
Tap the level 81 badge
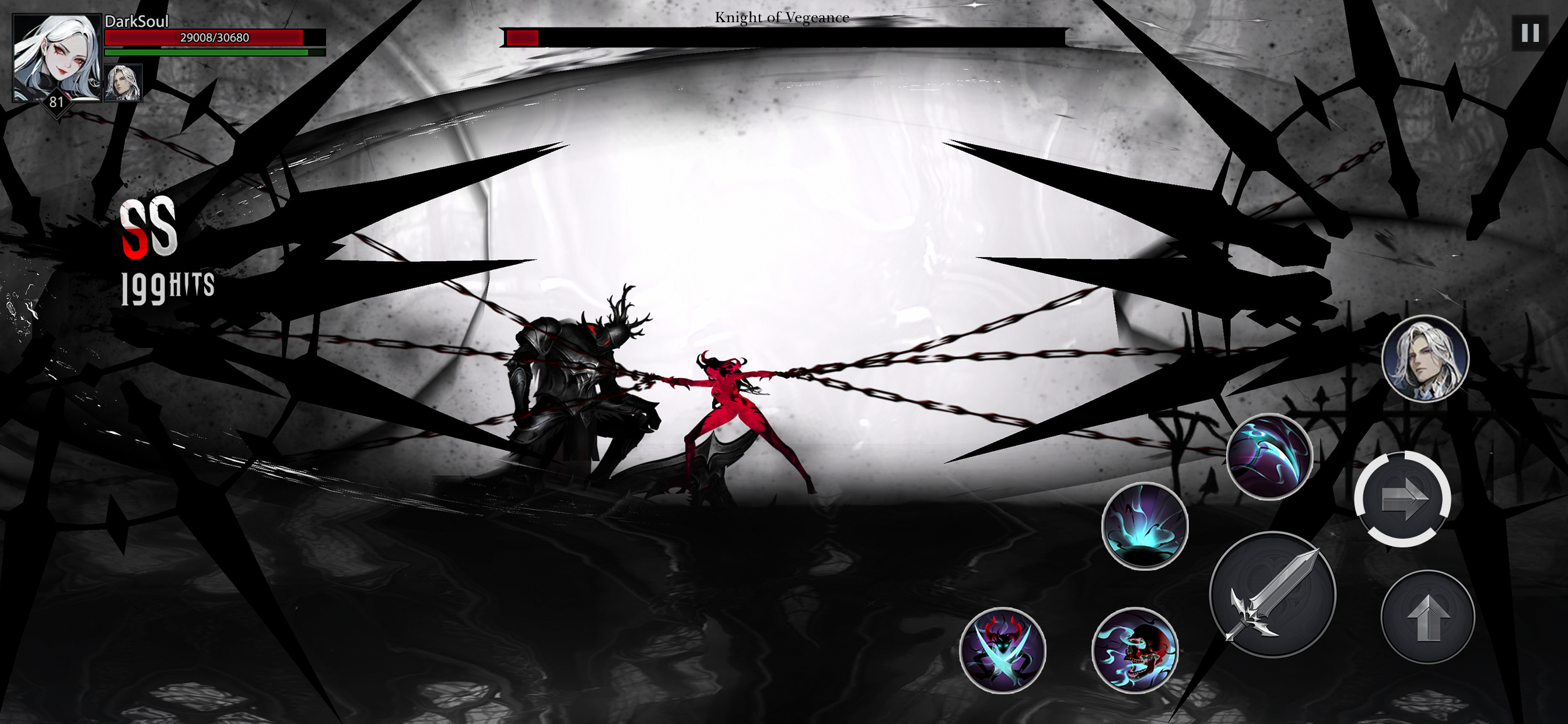(56, 102)
